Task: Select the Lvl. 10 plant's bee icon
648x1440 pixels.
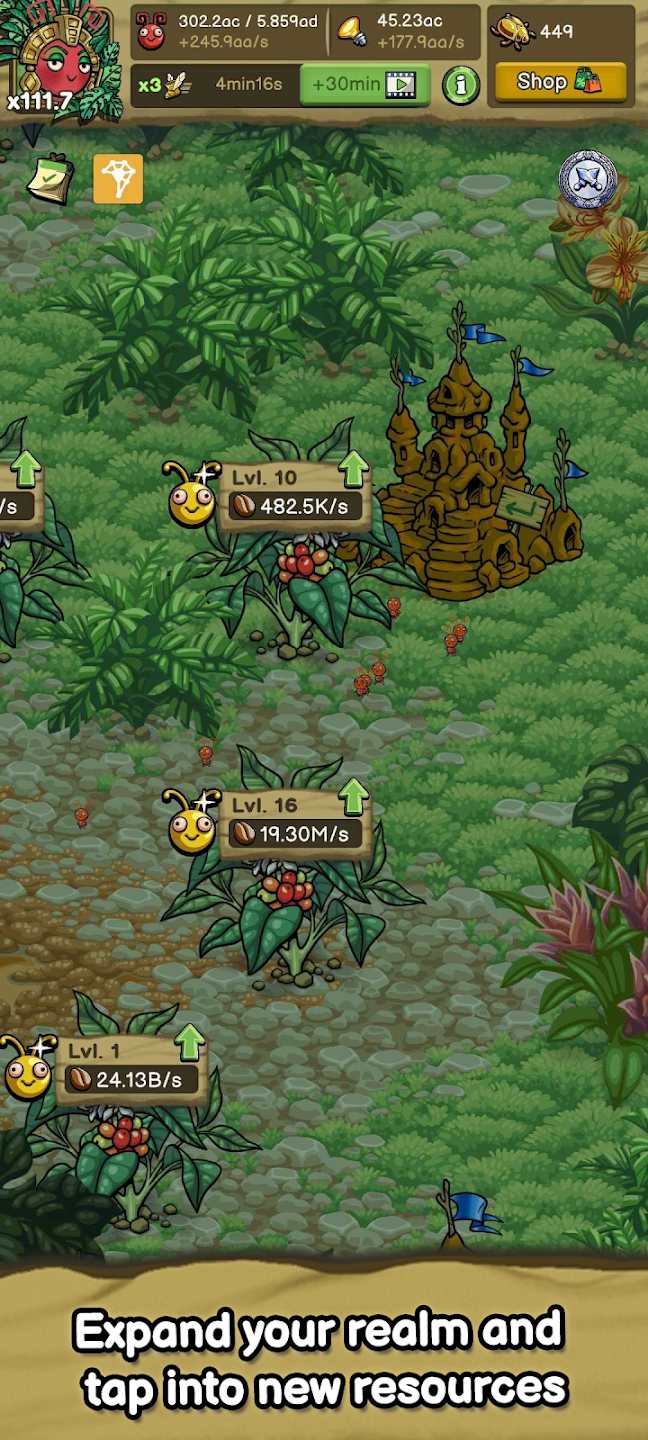Action: tap(192, 496)
